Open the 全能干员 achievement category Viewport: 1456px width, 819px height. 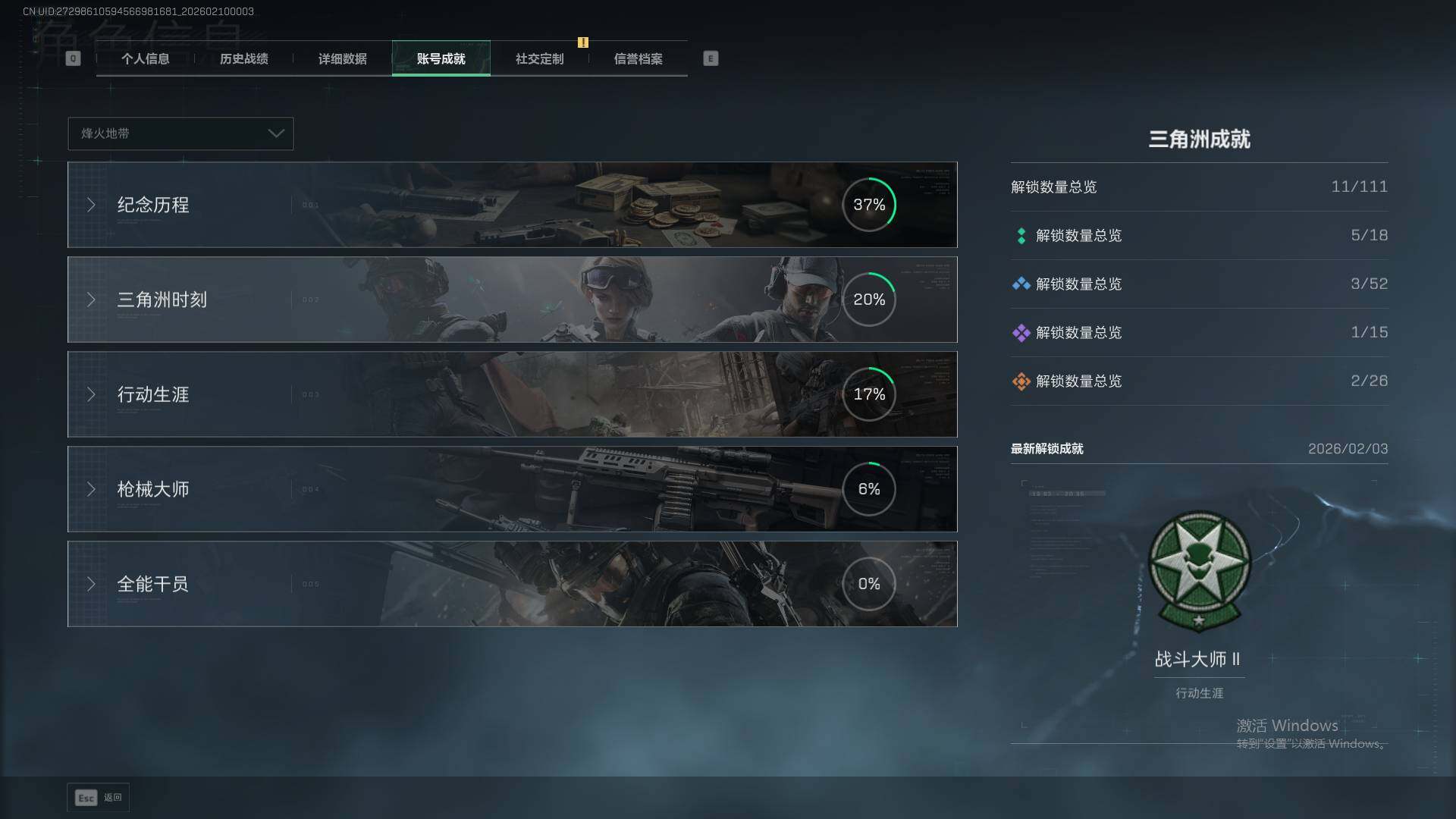[512, 584]
